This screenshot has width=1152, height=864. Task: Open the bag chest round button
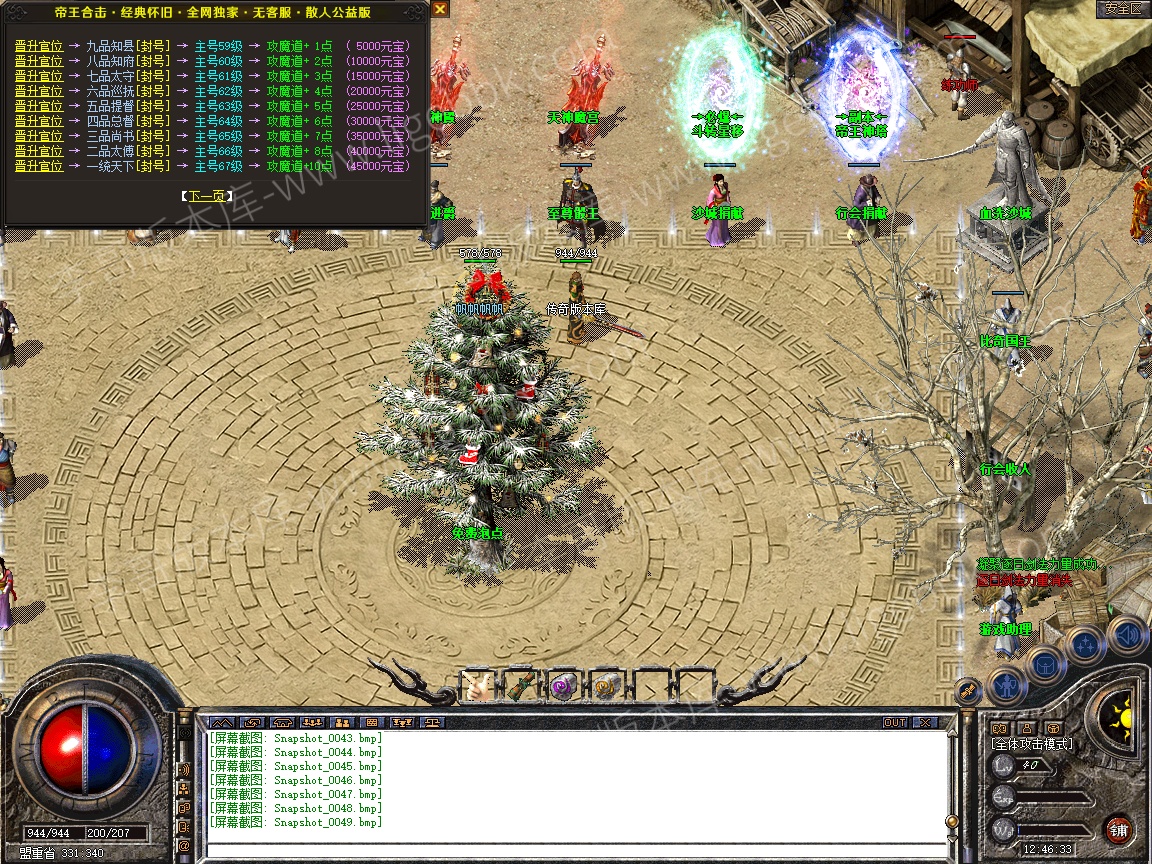point(1046,664)
